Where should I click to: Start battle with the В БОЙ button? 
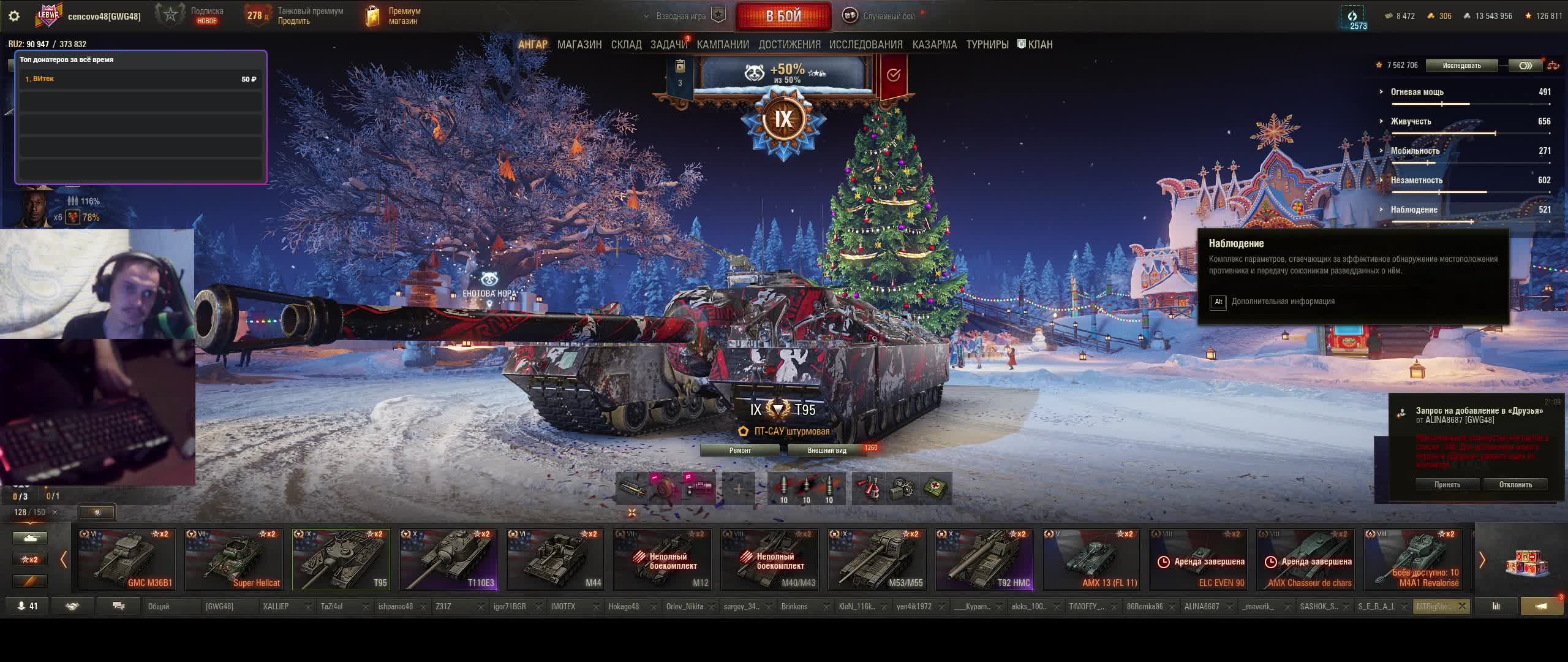point(783,16)
